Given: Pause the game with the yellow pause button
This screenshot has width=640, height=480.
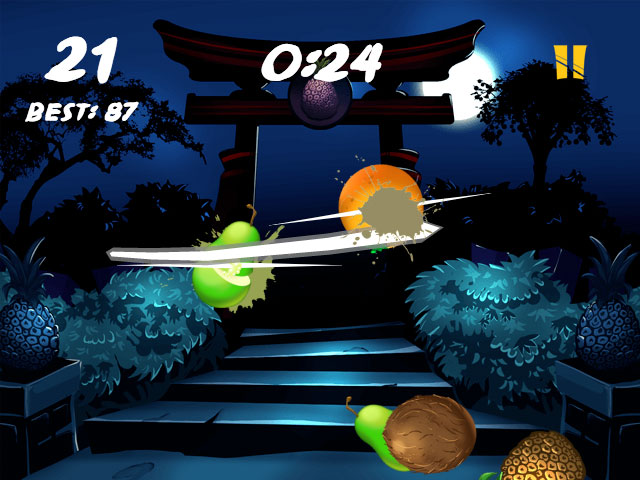Looking at the screenshot, I should click(571, 61).
